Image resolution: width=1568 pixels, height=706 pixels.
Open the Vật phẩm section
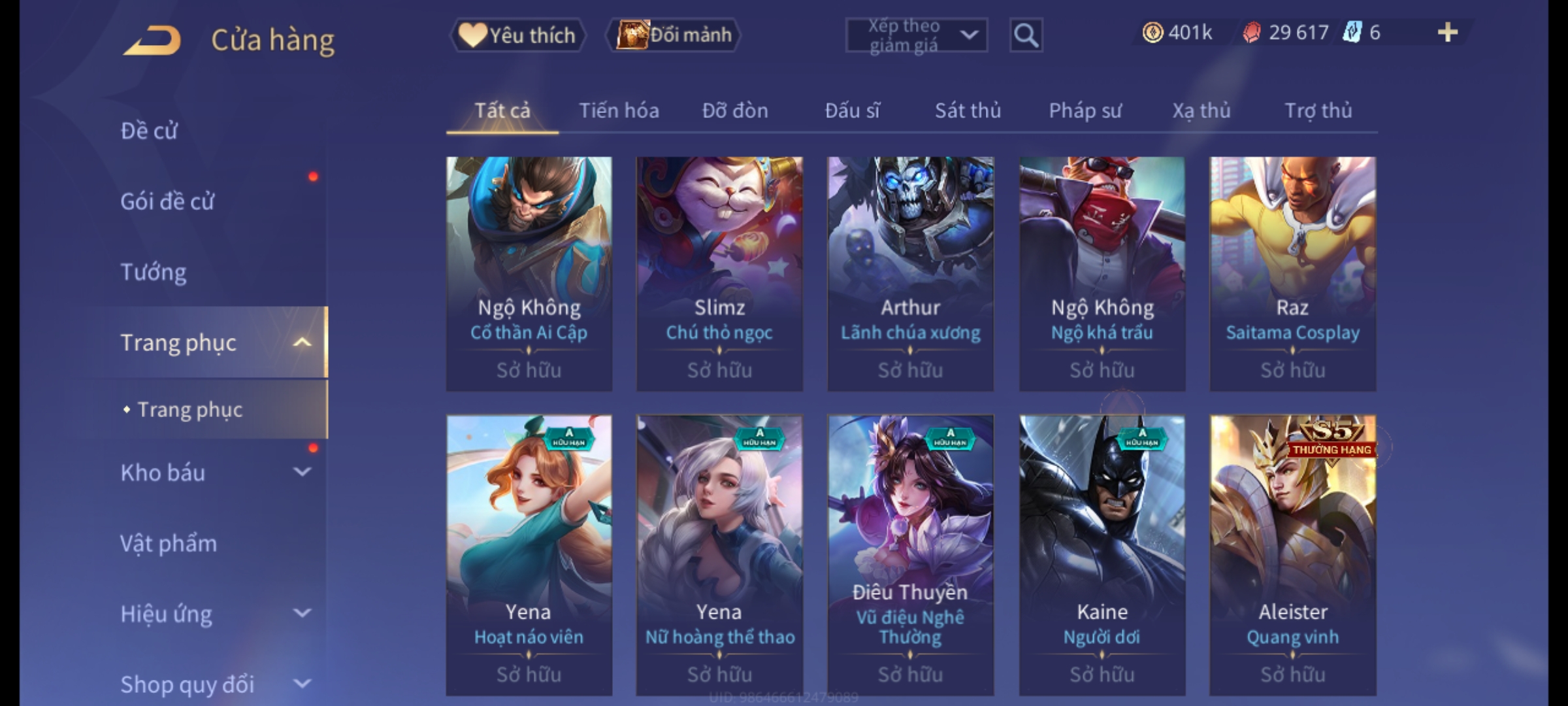click(x=169, y=543)
